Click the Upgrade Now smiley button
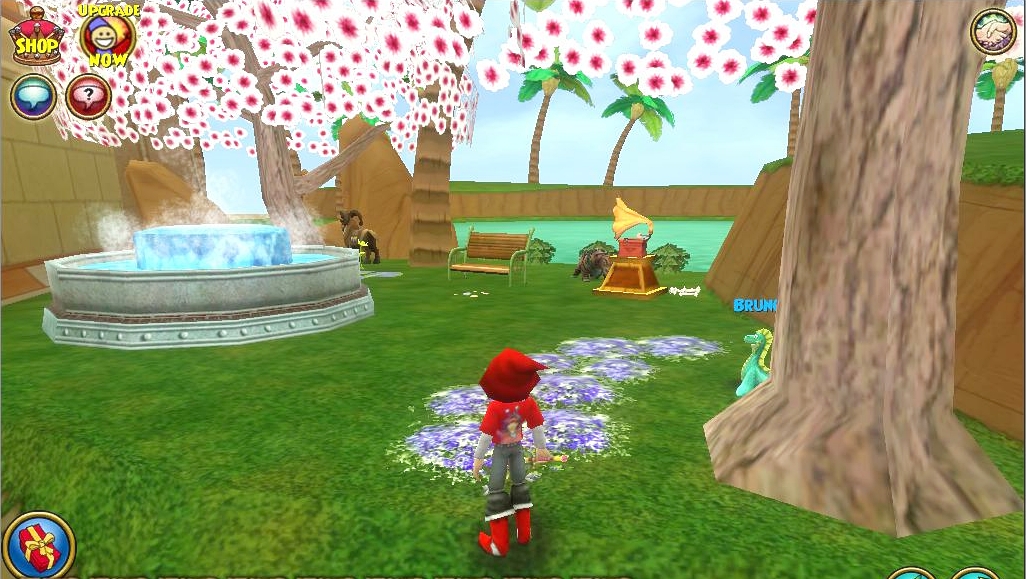 [107, 36]
